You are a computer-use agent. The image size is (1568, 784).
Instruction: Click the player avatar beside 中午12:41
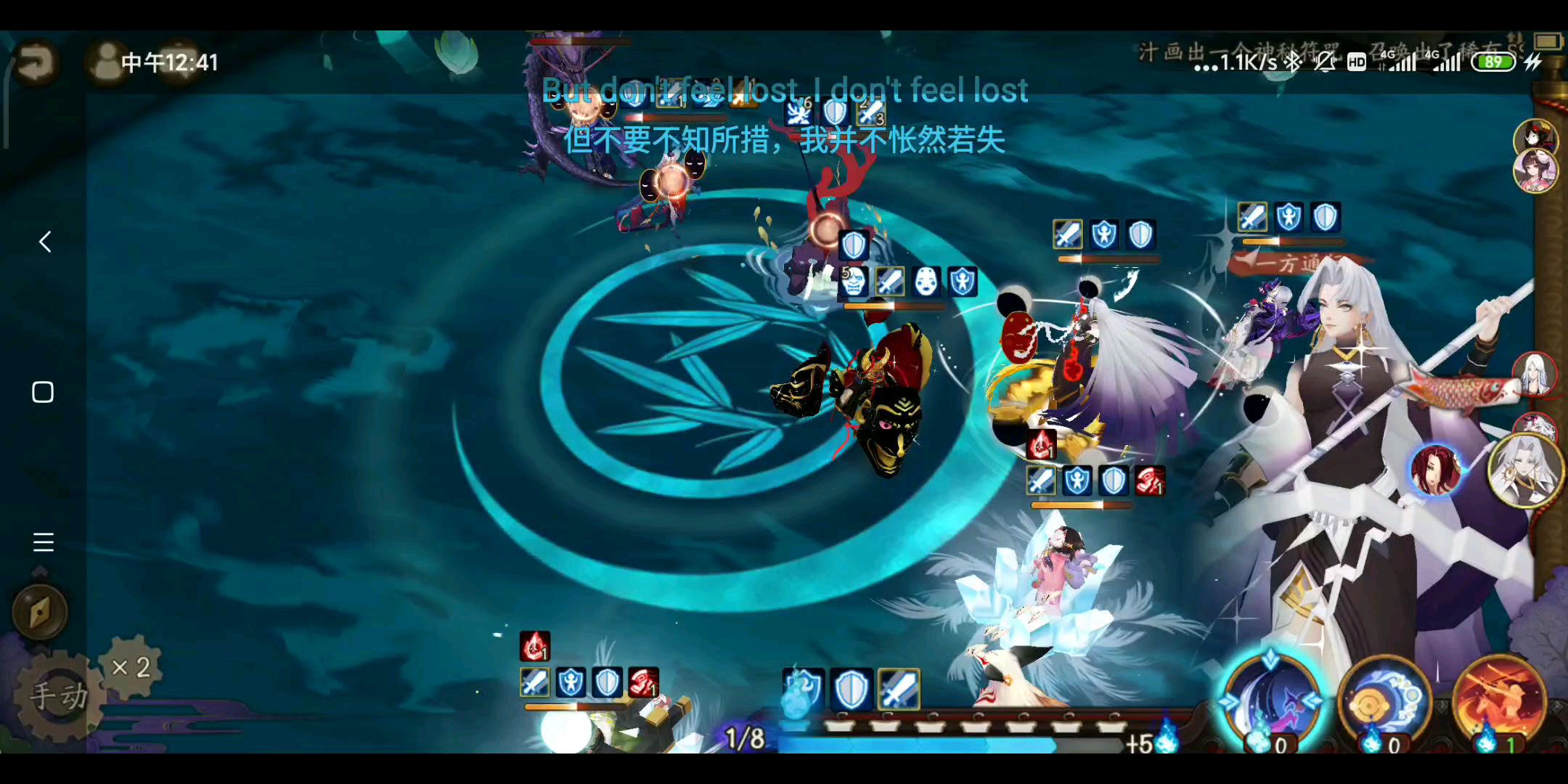[104, 62]
